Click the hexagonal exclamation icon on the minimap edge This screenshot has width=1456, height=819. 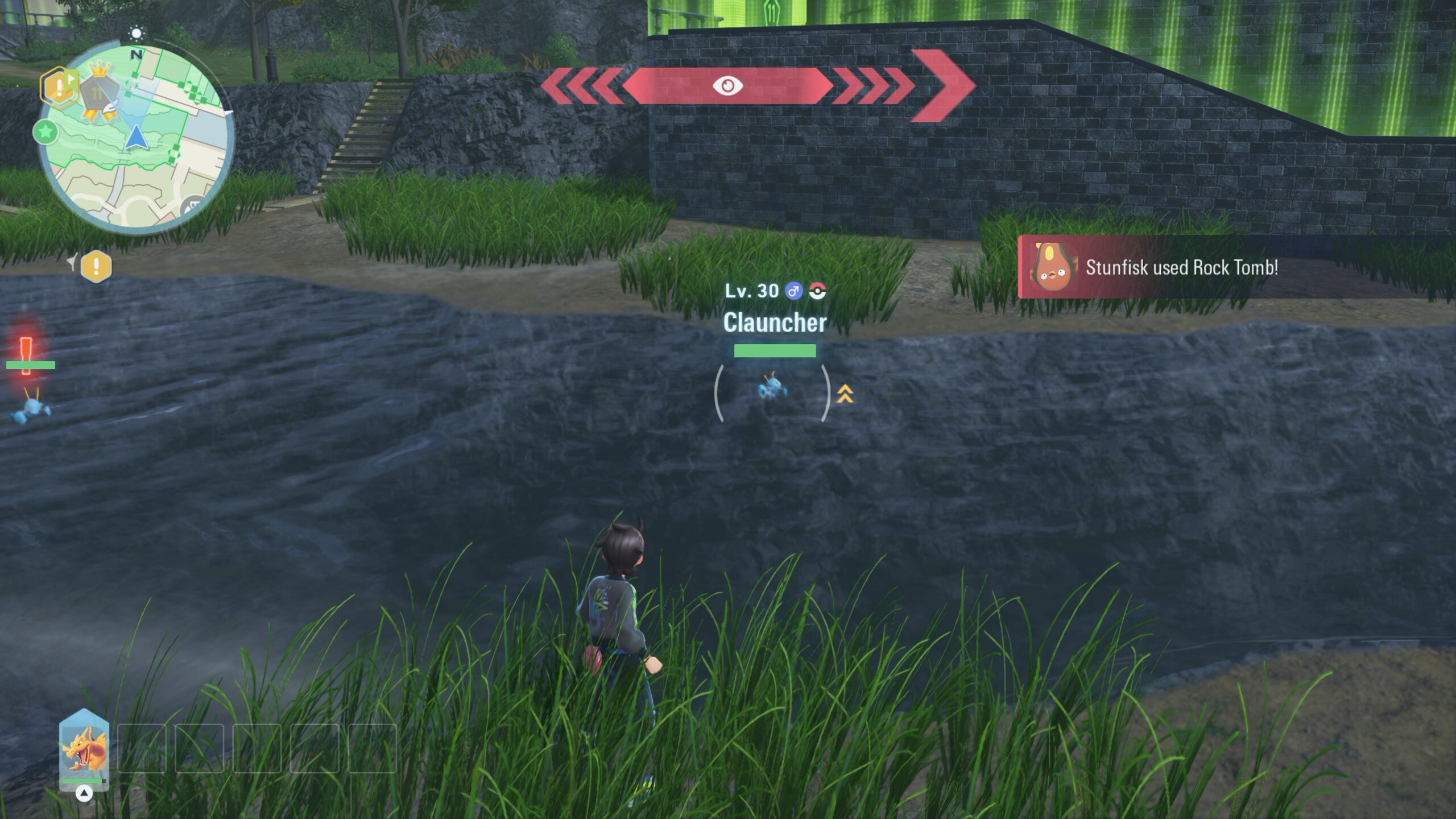(58, 87)
